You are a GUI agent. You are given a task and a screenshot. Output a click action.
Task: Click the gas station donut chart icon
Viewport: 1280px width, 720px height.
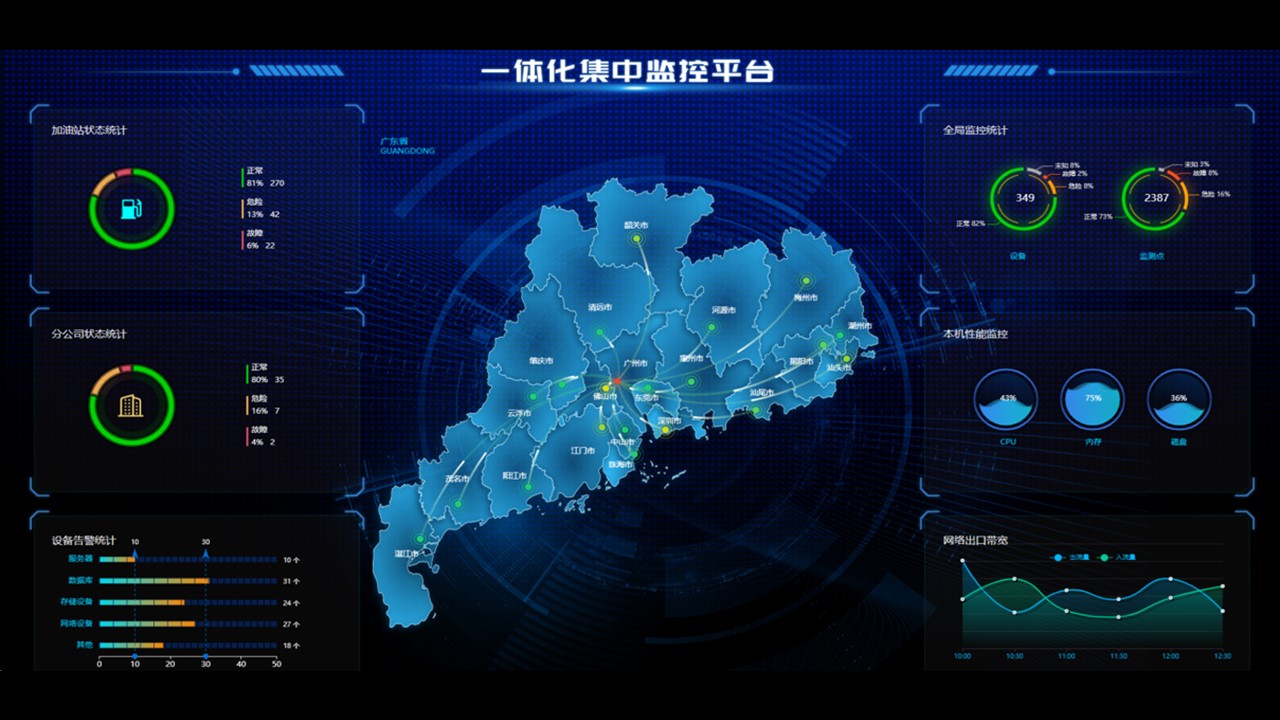[132, 209]
